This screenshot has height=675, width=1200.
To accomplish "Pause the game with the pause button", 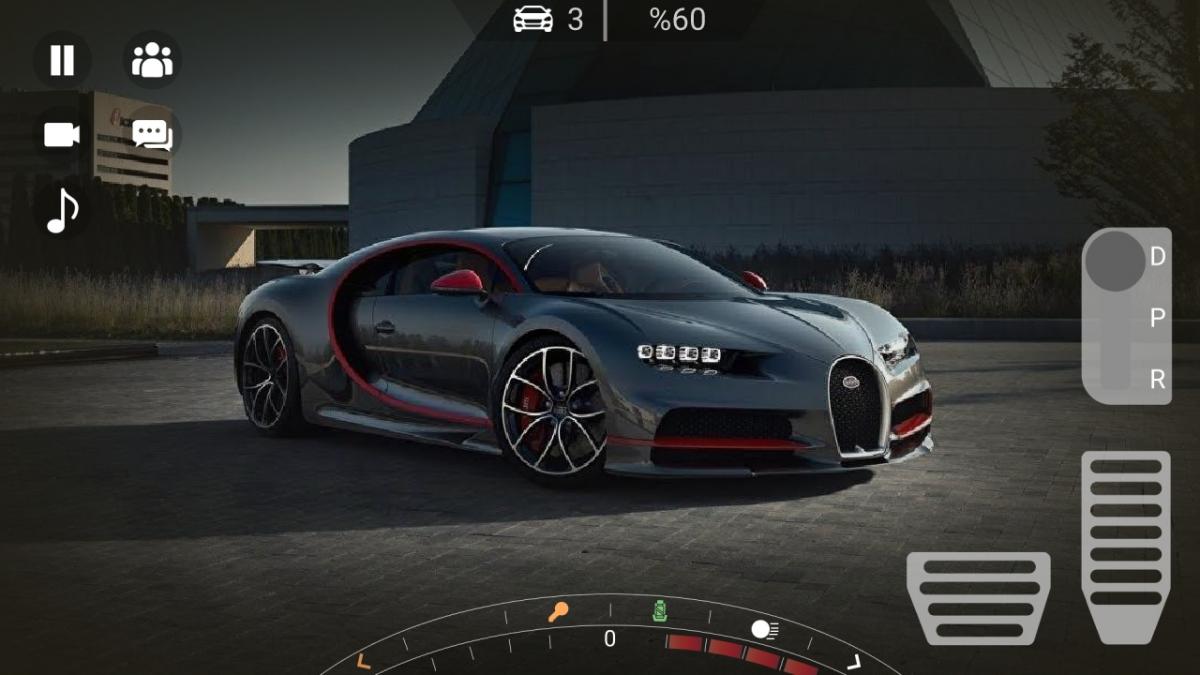I will point(62,60).
